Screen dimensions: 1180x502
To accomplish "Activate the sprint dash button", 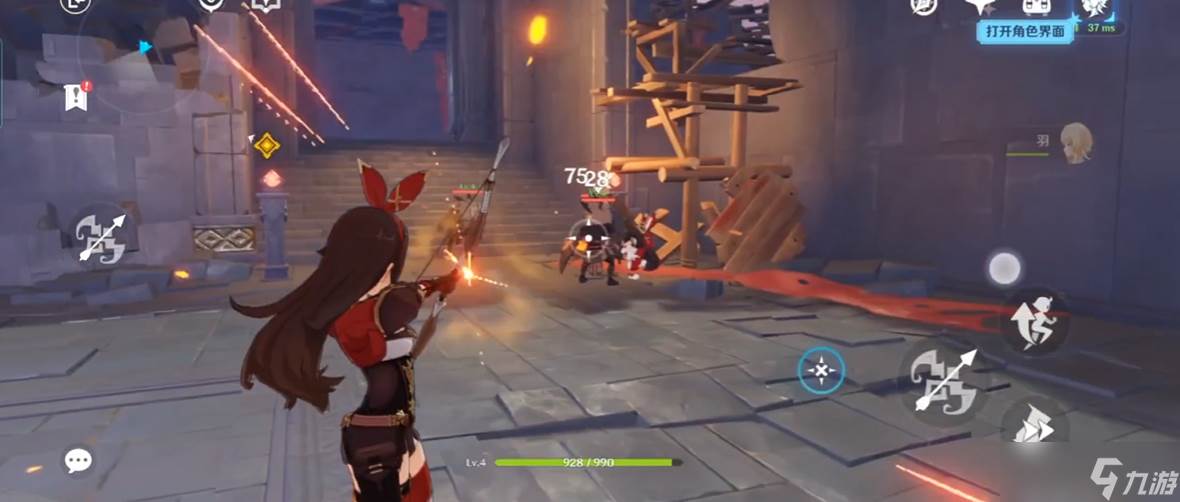I will 1033,425.
